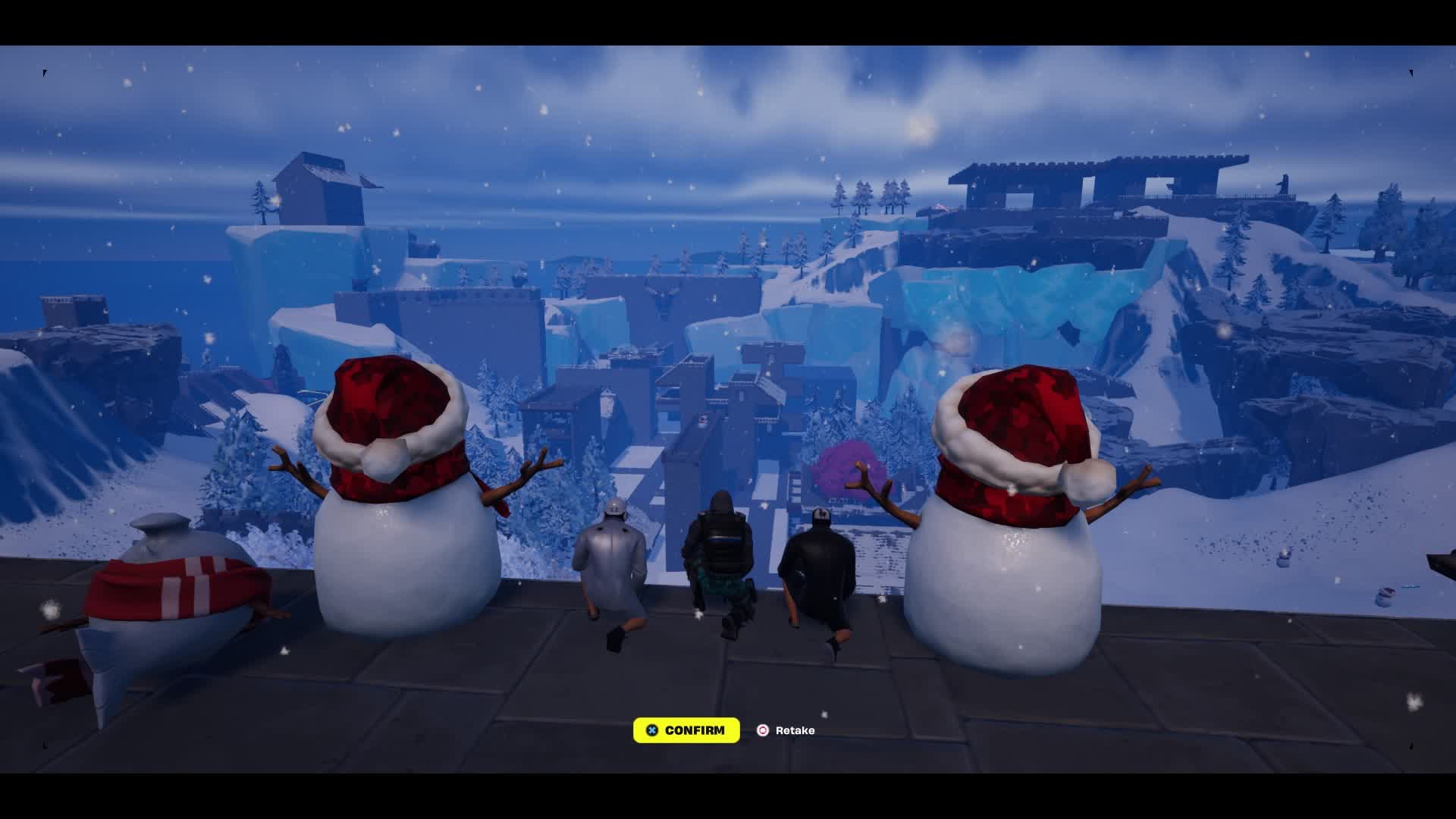Confirm the captured photo
This screenshot has width=1456, height=819.
pos(686,730)
